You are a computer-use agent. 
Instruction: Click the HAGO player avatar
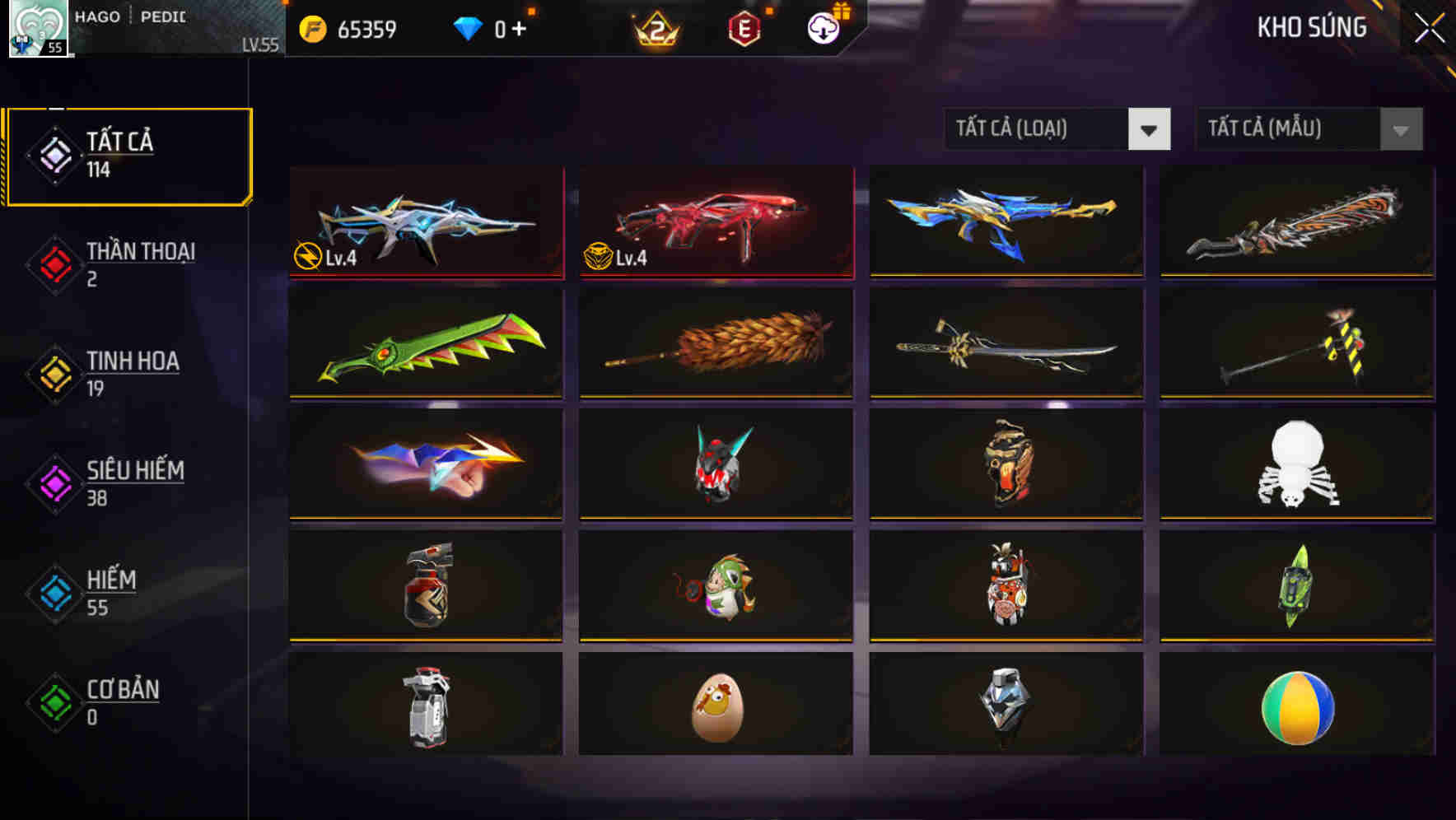[36, 30]
